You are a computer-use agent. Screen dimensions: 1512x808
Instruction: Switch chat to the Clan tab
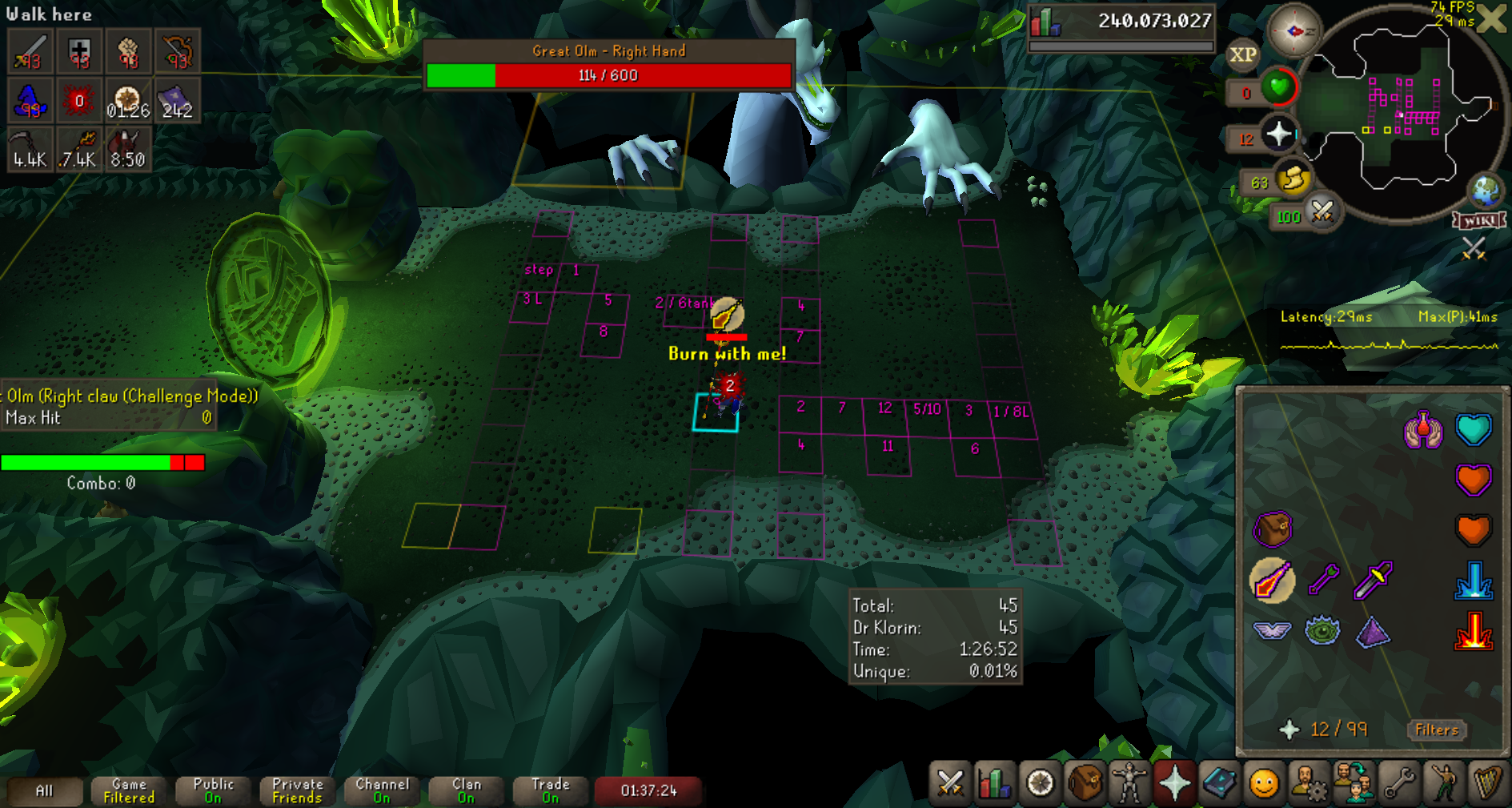466,790
